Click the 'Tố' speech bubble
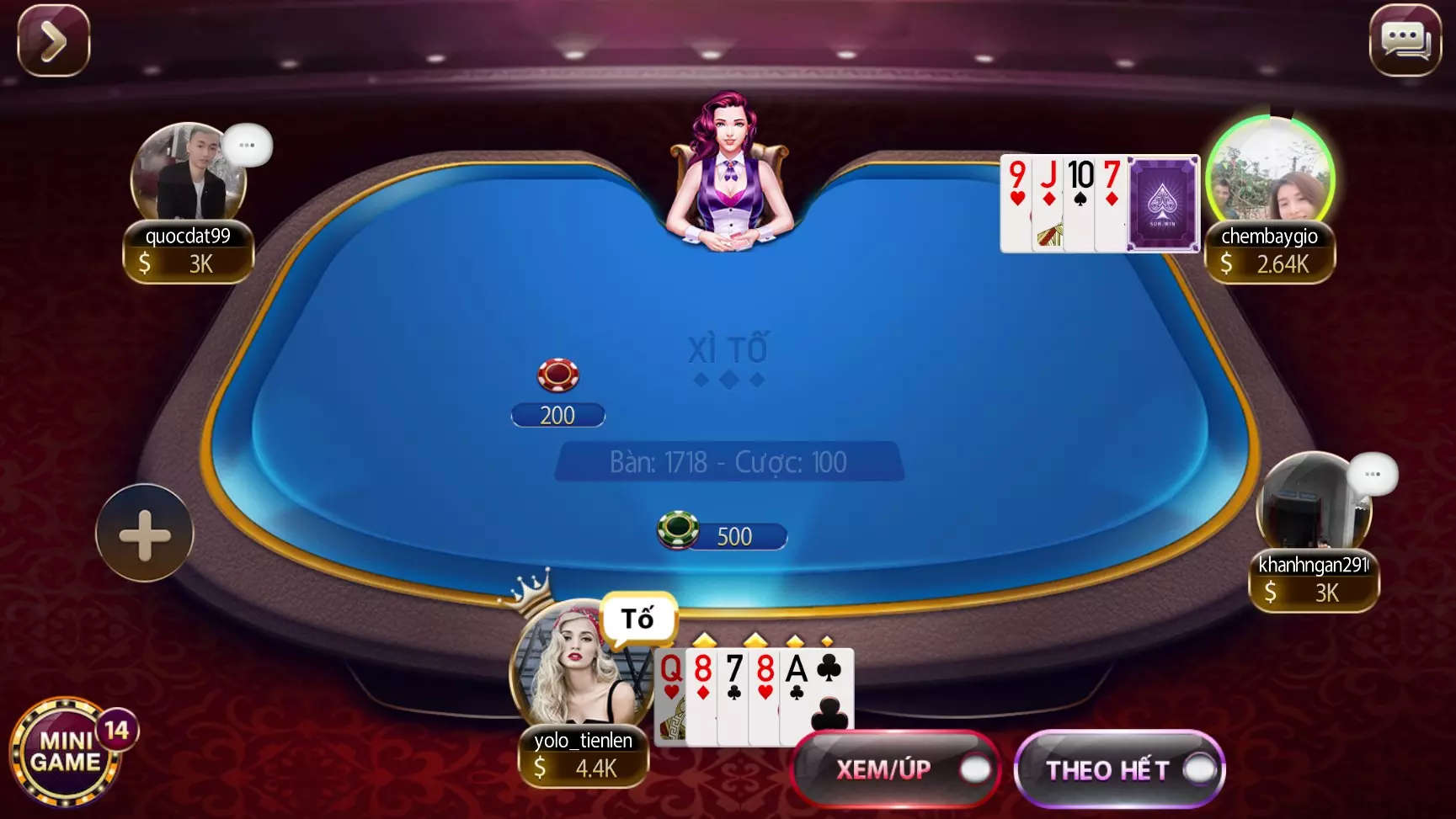This screenshot has width=1456, height=819. pyautogui.click(x=637, y=619)
